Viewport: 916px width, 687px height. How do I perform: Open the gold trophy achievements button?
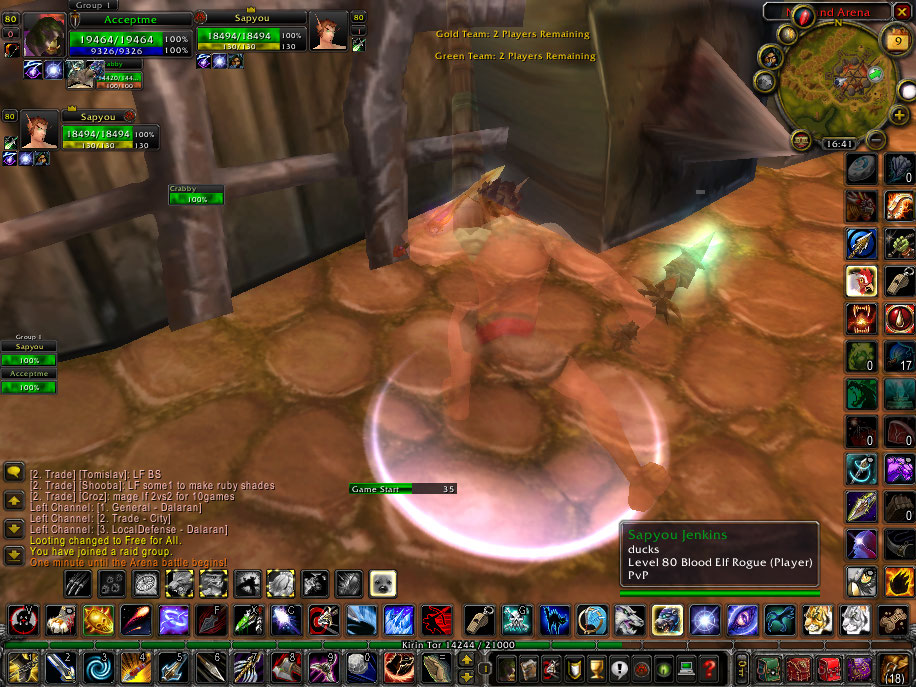tap(598, 667)
